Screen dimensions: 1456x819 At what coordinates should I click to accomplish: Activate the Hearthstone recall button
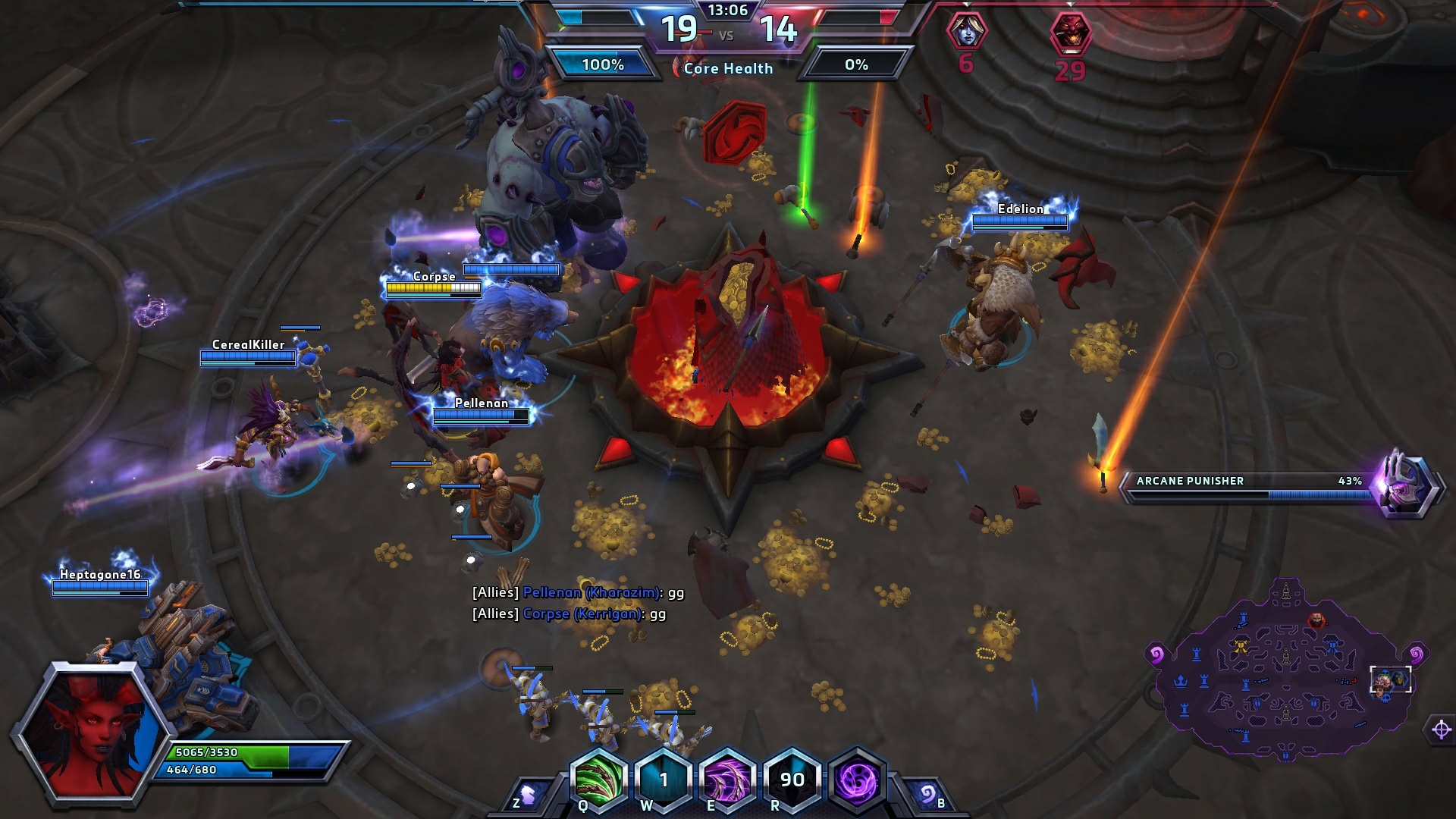click(x=927, y=795)
